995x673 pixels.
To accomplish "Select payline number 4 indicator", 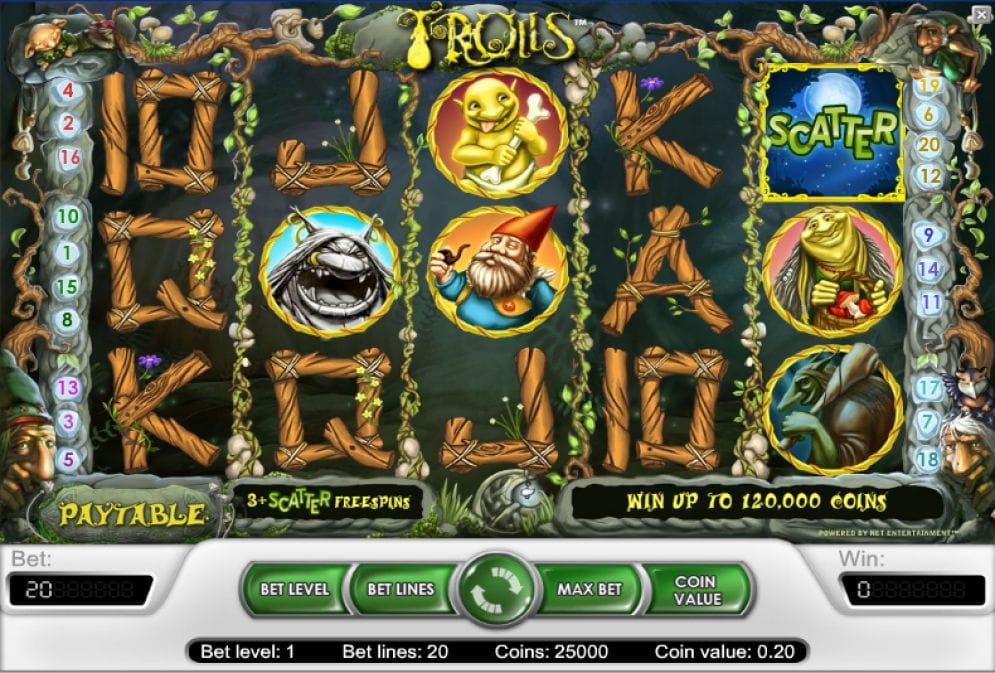I will 69,91.
